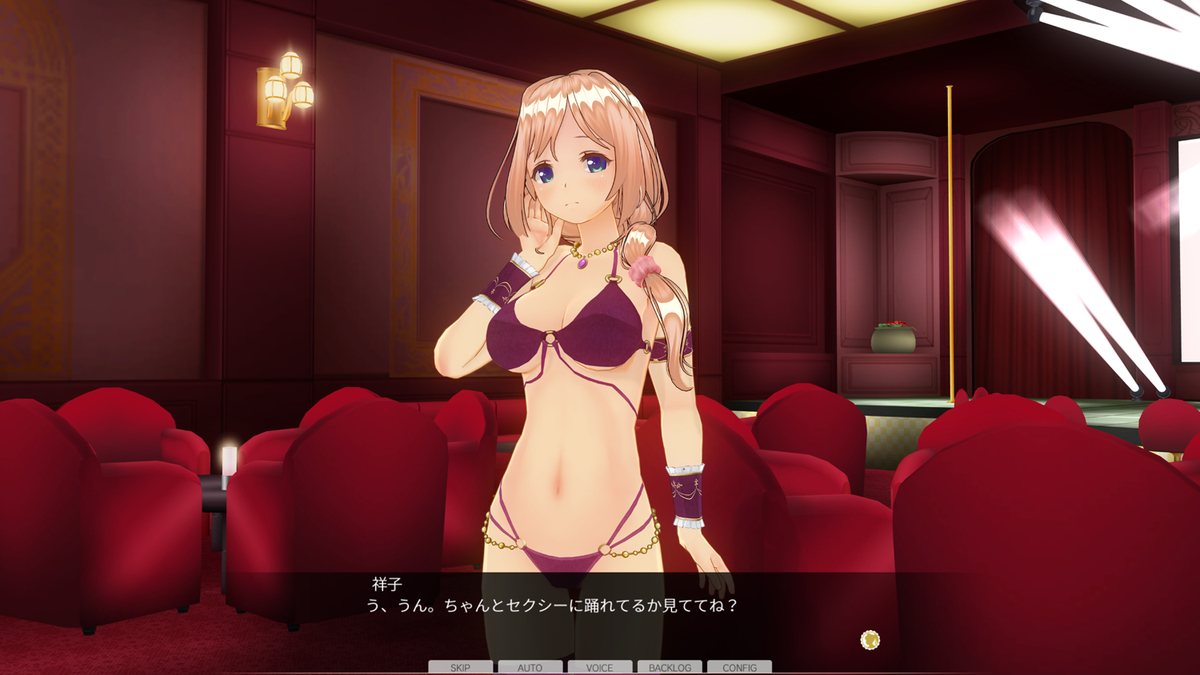
Task: Enable AUTO text advance
Action: pyautogui.click(x=530, y=667)
